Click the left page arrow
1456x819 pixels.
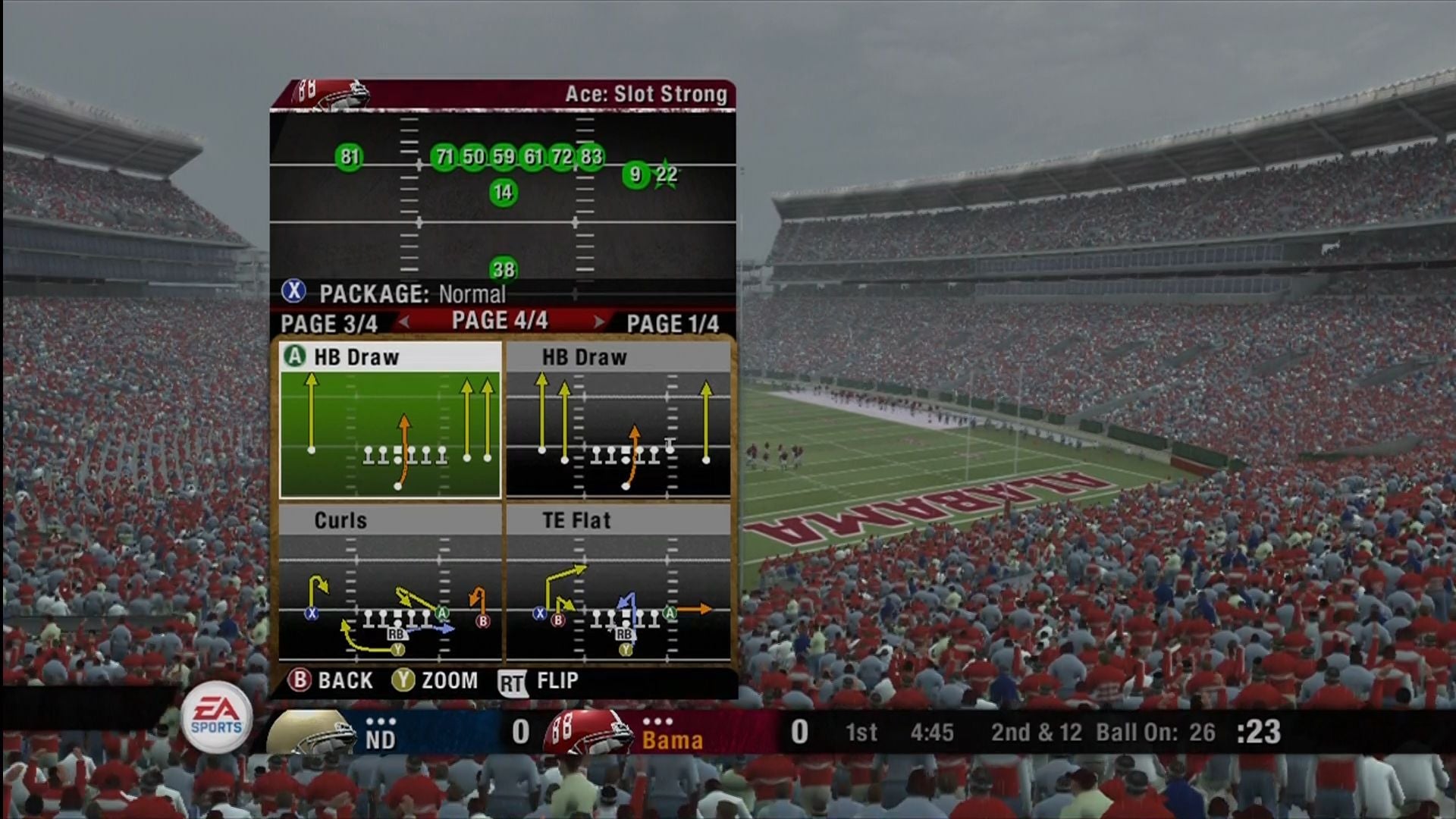click(405, 322)
